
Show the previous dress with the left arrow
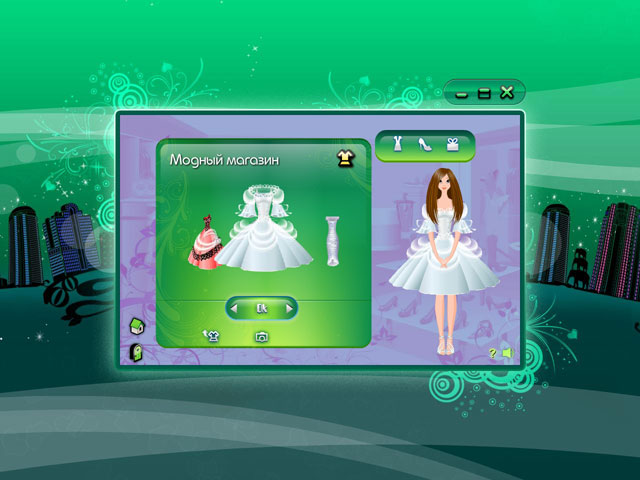tap(234, 308)
